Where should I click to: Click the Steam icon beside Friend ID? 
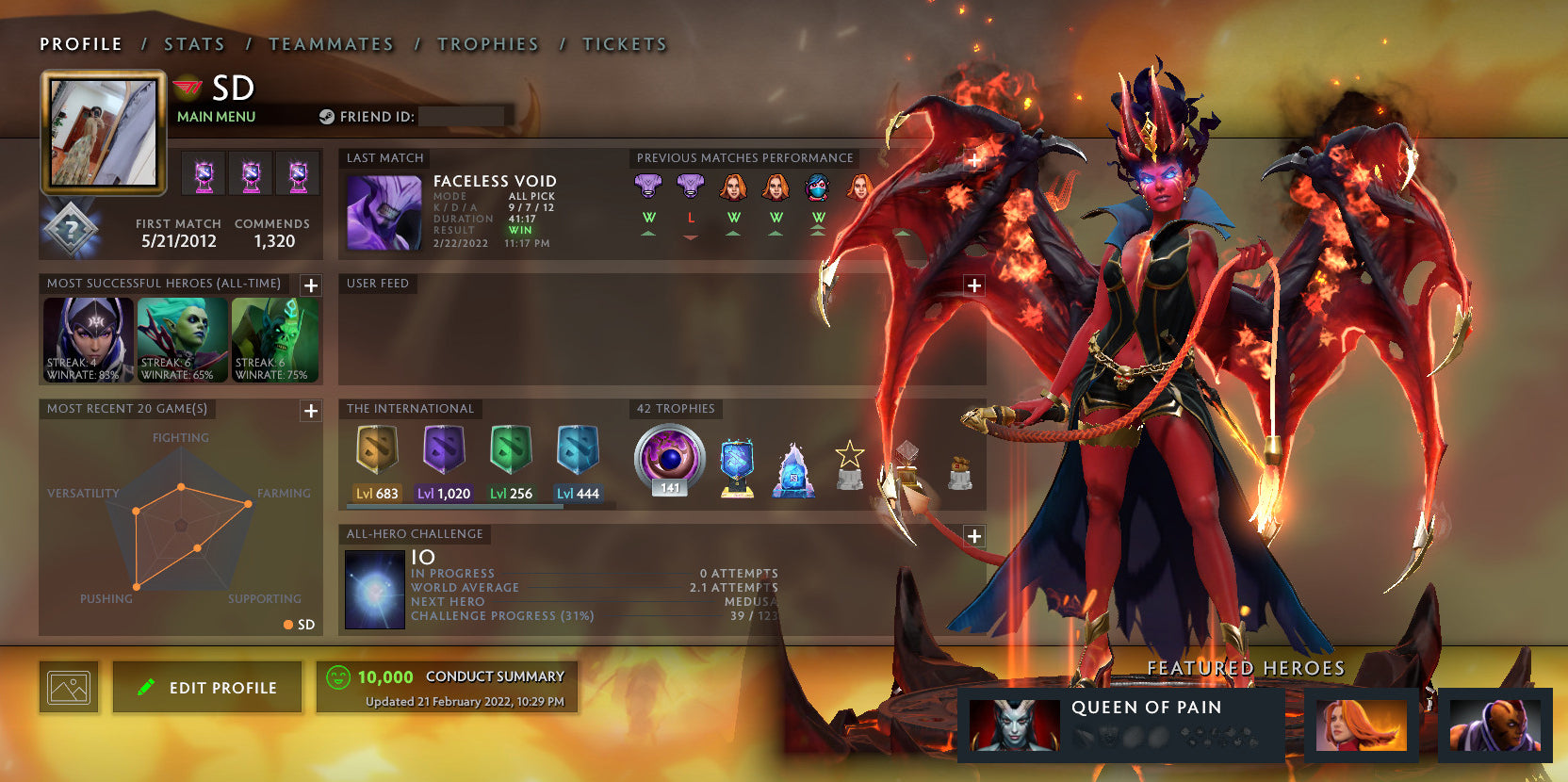point(328,116)
